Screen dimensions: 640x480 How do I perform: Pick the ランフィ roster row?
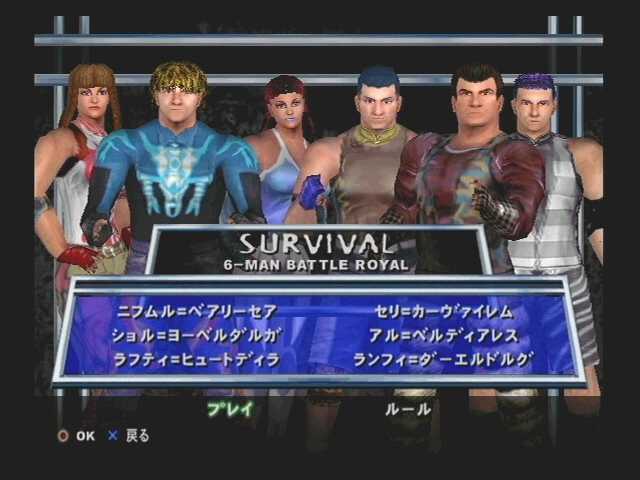point(442,359)
